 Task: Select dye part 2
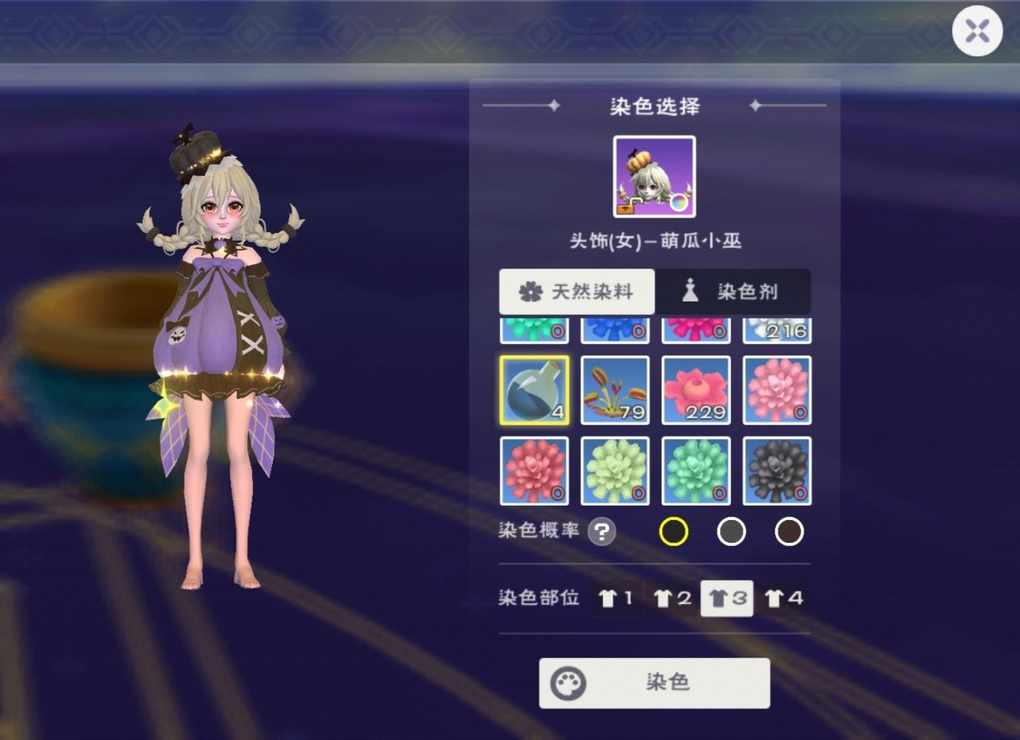pos(672,598)
